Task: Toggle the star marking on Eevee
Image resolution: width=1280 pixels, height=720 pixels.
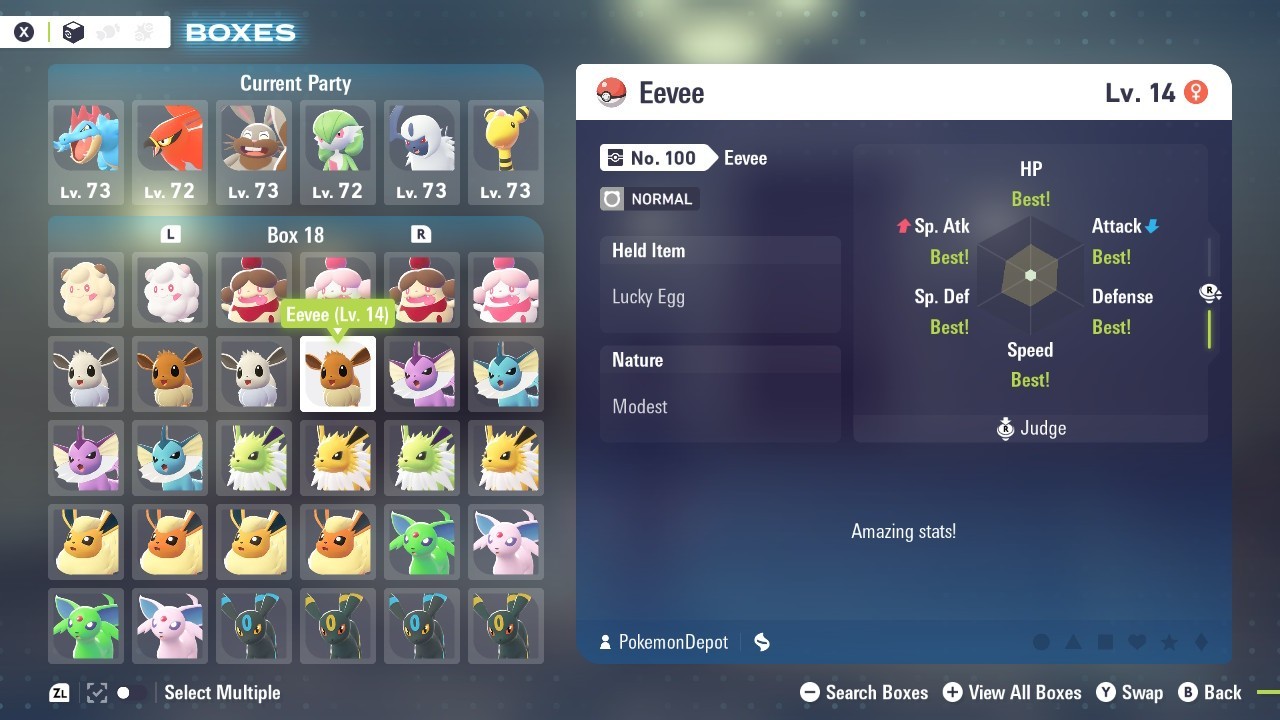Action: tap(1168, 643)
